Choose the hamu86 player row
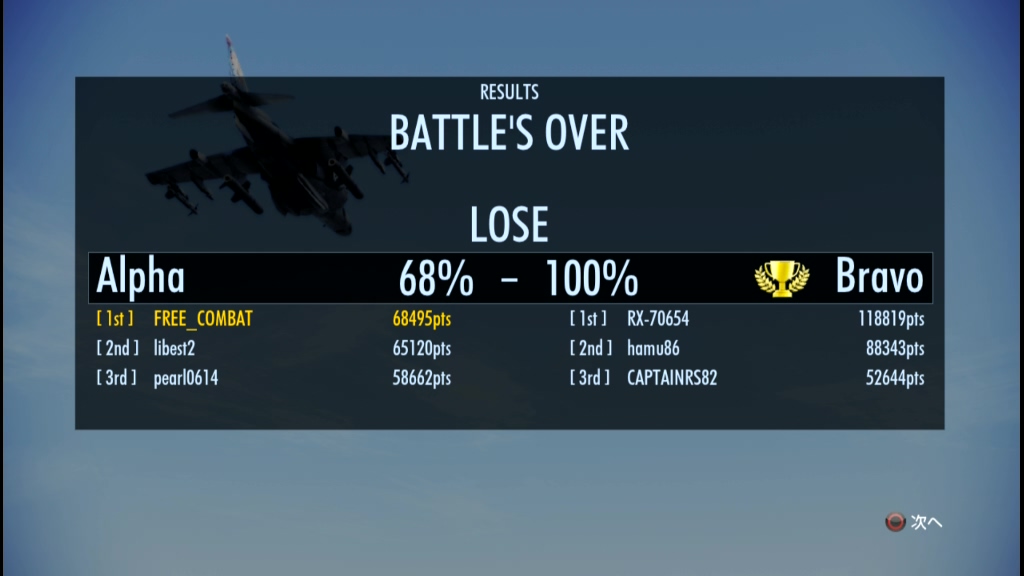This screenshot has width=1024, height=576. pyautogui.click(x=652, y=349)
